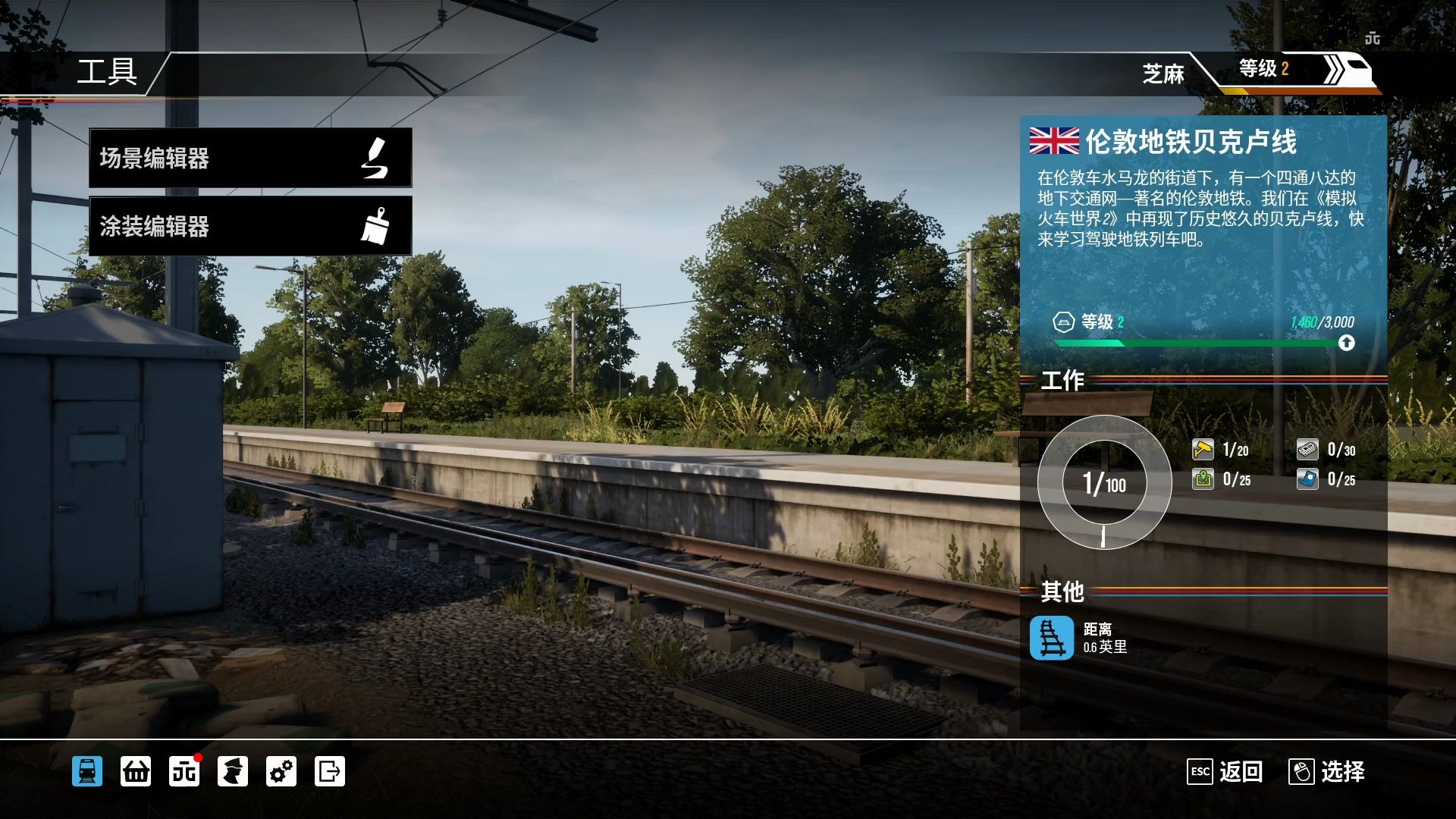The height and width of the screenshot is (819, 1456).
Task: Click the 距离 track distance icon
Action: coord(1051,638)
